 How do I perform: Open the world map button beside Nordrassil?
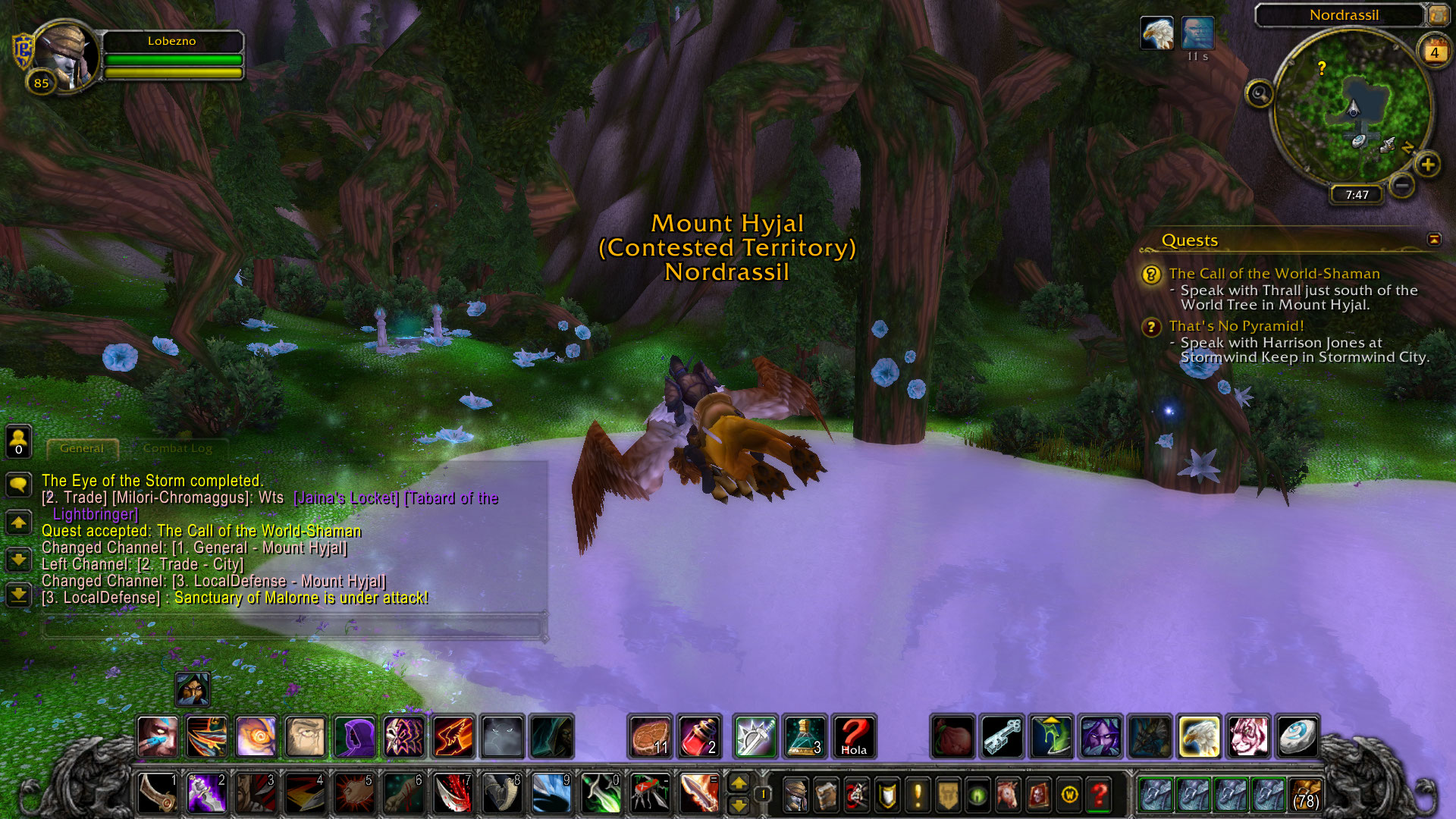point(1438,14)
